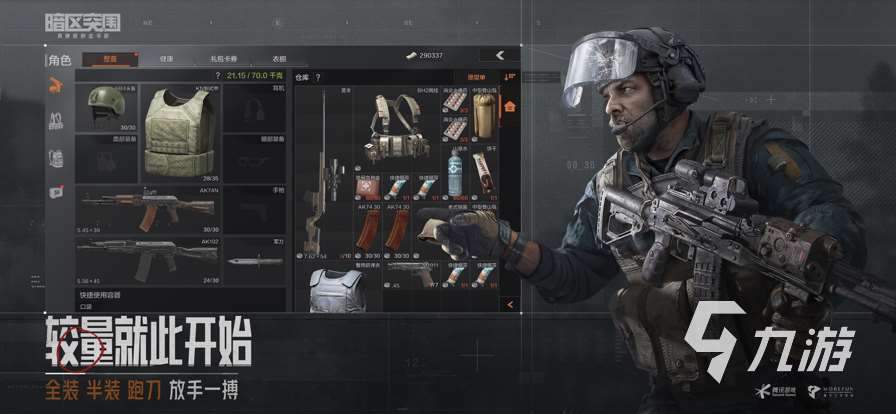
Task: Sort the warehouse with the sort icon
Action: pyautogui.click(x=510, y=77)
